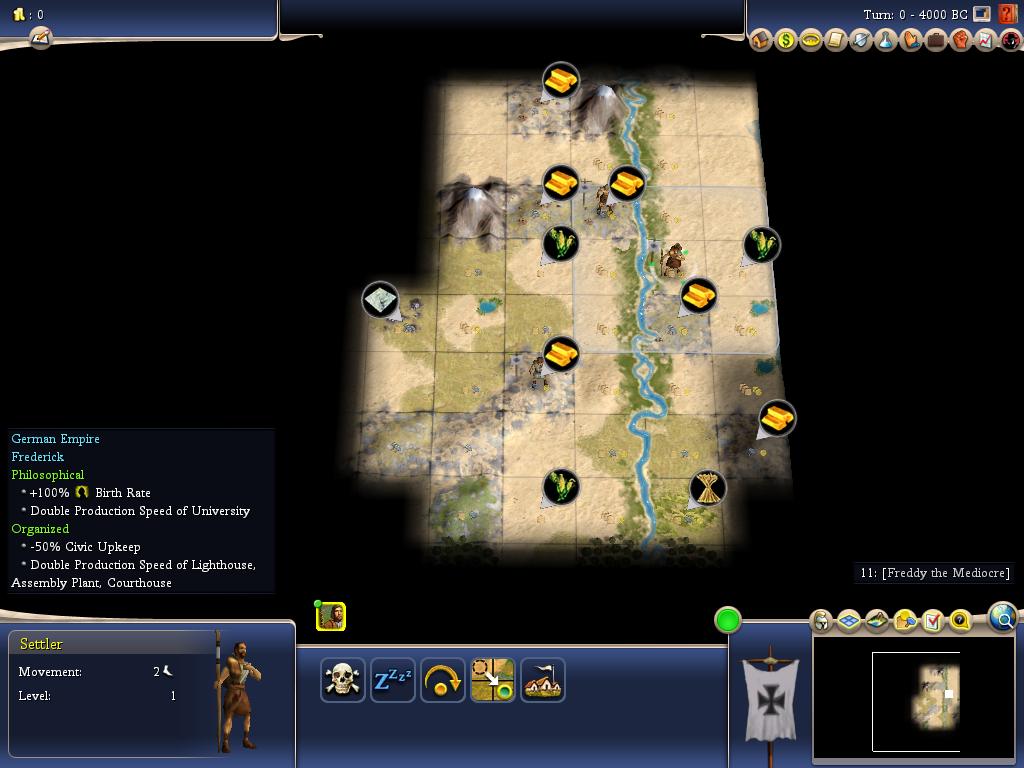Delete the unit with the skull button
The image size is (1024, 768).
(342, 680)
